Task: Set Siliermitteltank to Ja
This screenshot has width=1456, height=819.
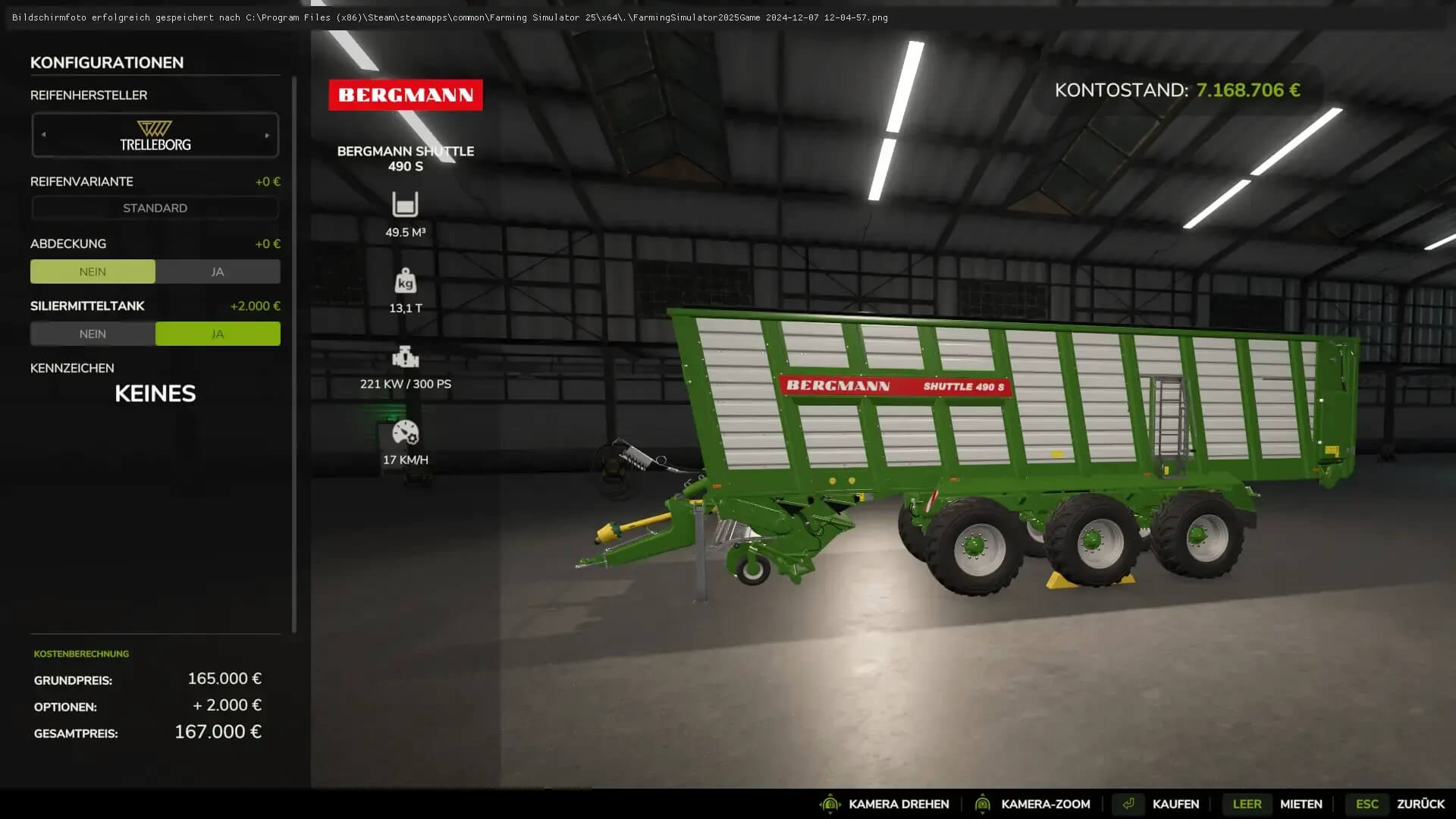Action: [218, 334]
